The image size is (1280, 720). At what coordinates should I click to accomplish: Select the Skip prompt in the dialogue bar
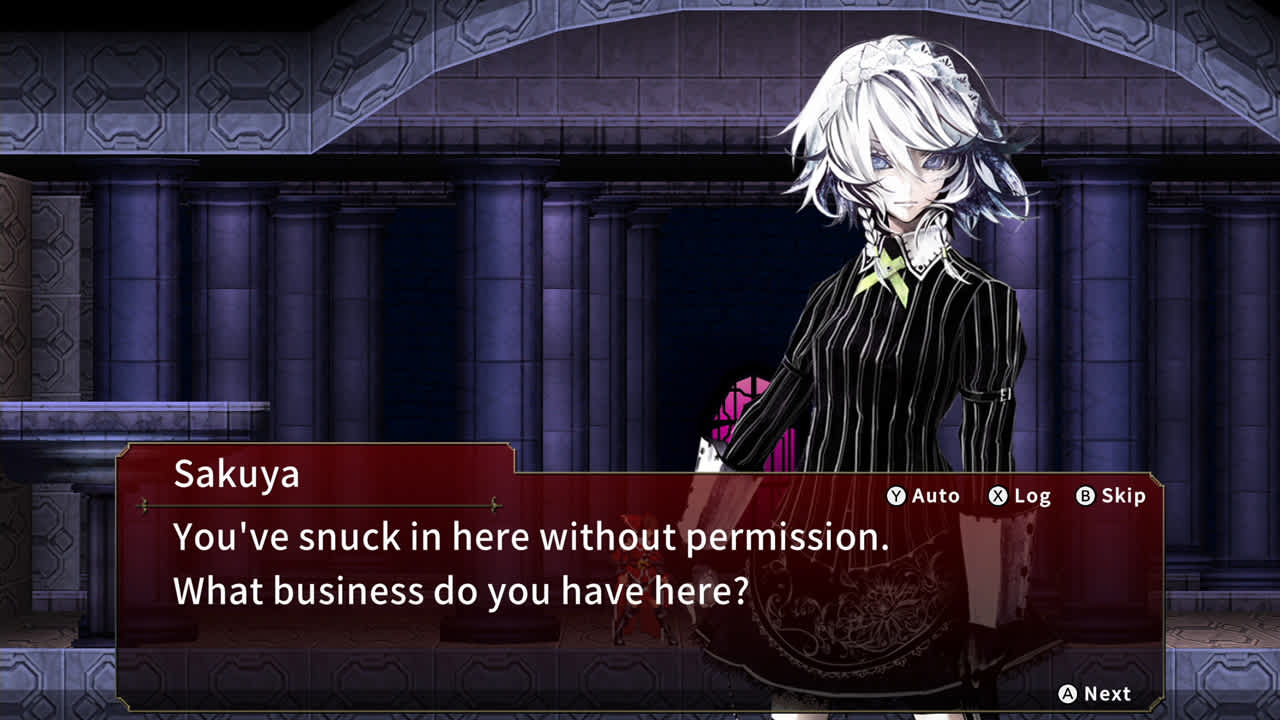pos(1124,496)
